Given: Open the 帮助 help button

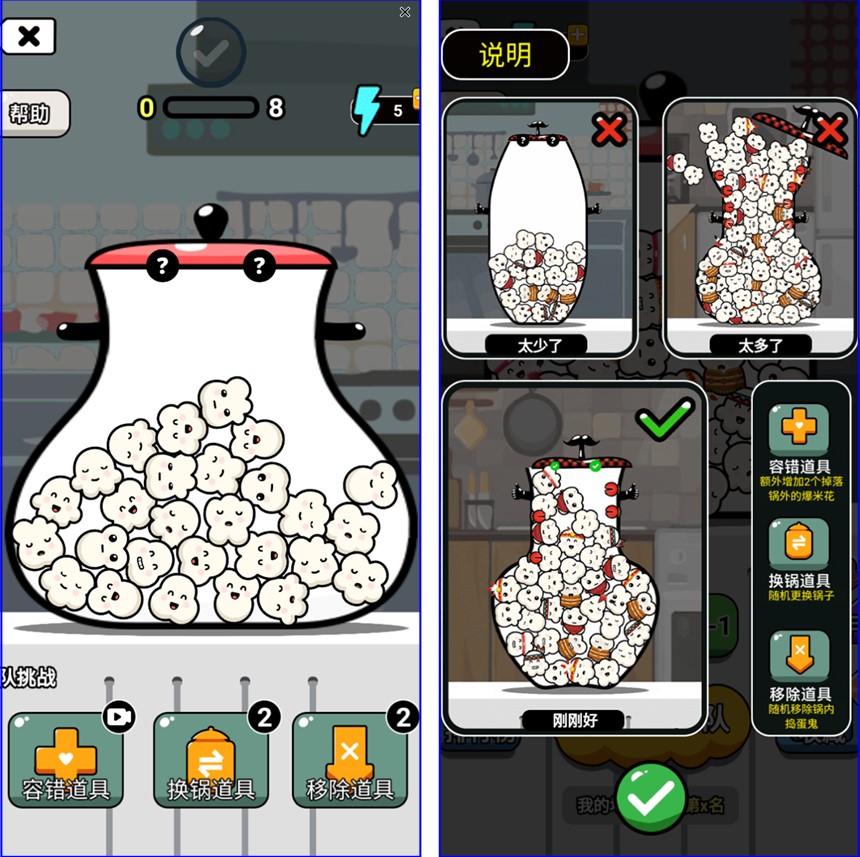Looking at the screenshot, I should point(32,113).
